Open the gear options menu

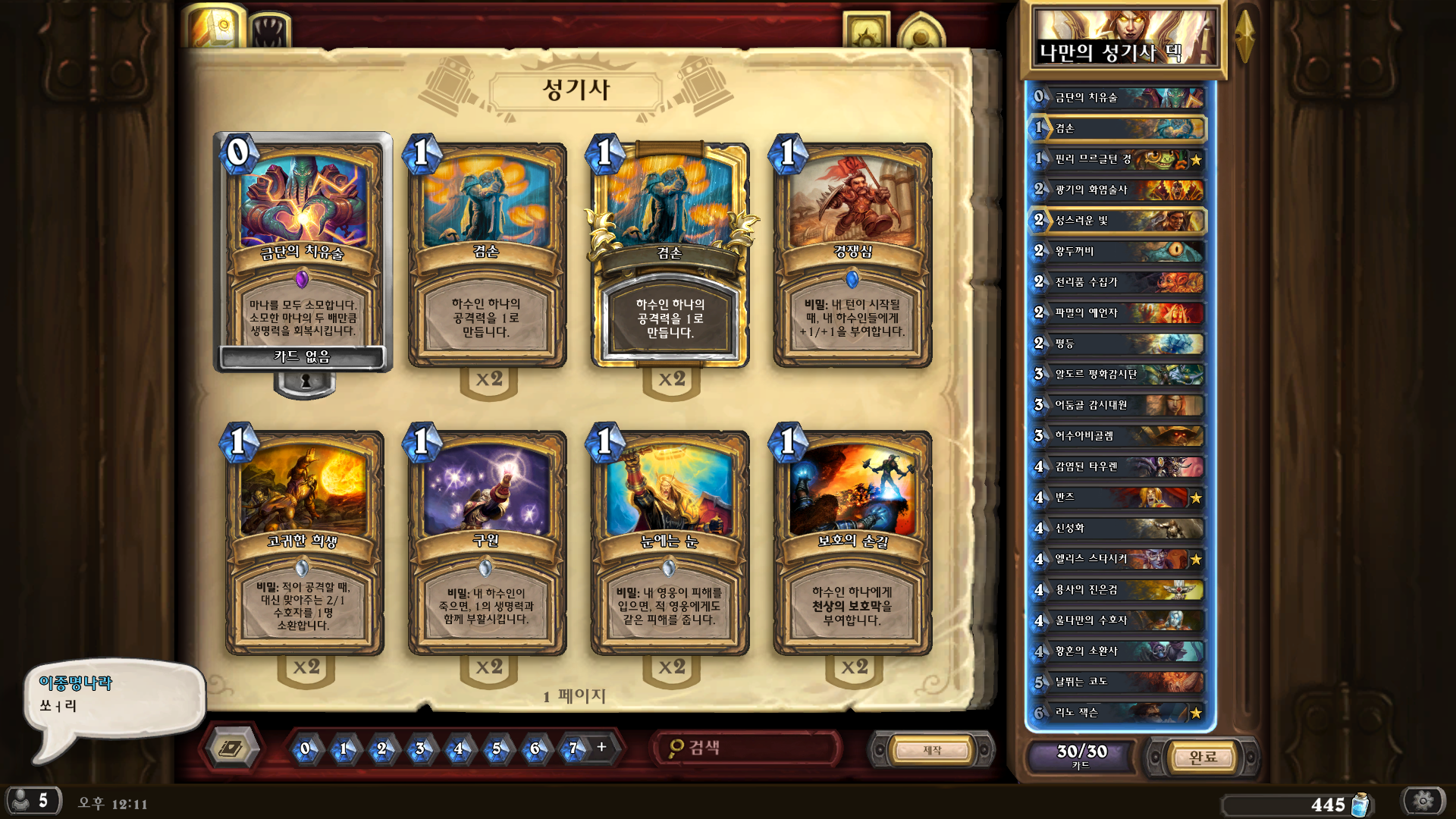(1423, 801)
